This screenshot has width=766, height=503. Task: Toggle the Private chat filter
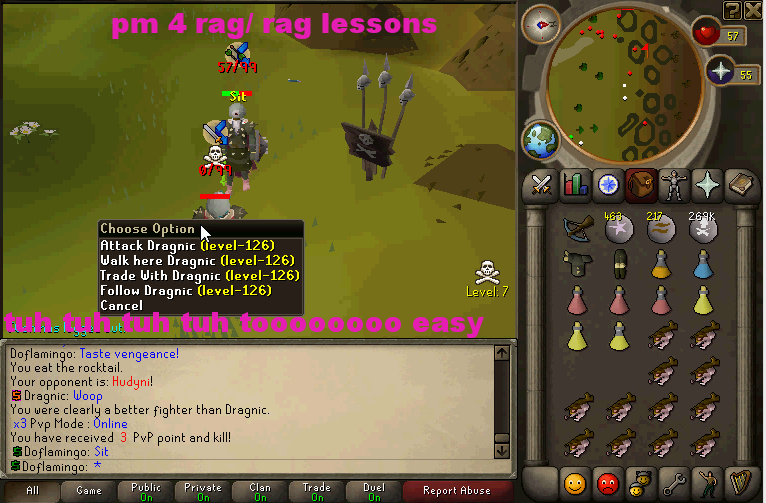pos(203,491)
